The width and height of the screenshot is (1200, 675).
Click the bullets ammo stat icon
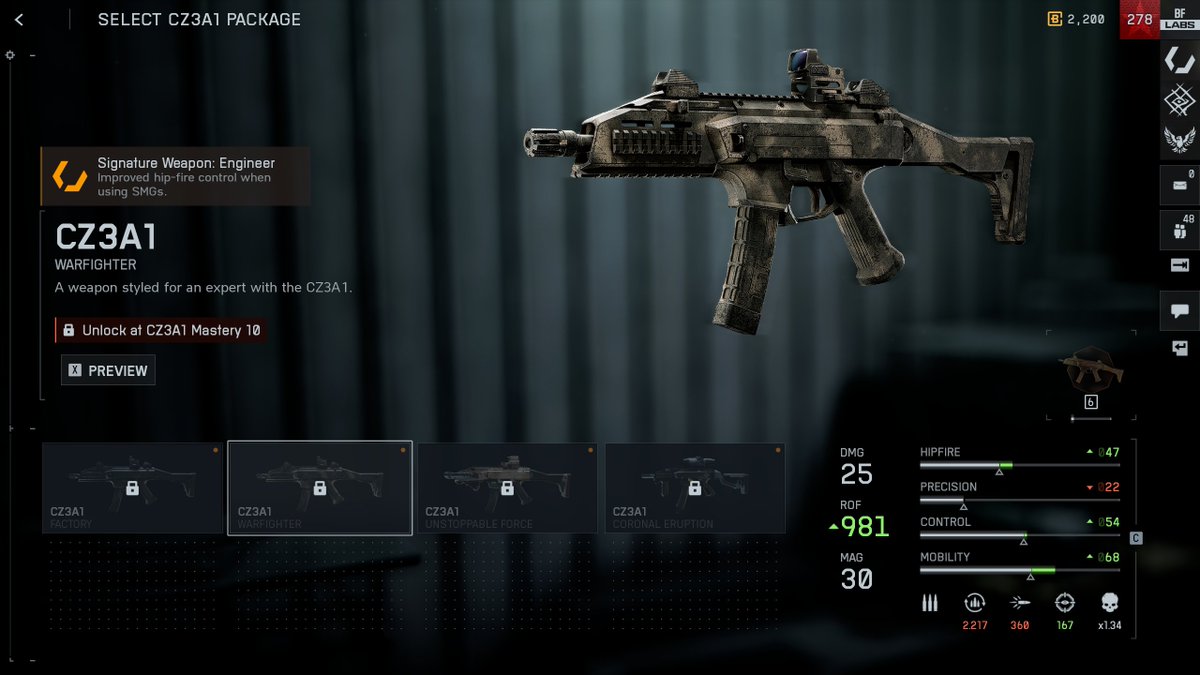point(930,603)
